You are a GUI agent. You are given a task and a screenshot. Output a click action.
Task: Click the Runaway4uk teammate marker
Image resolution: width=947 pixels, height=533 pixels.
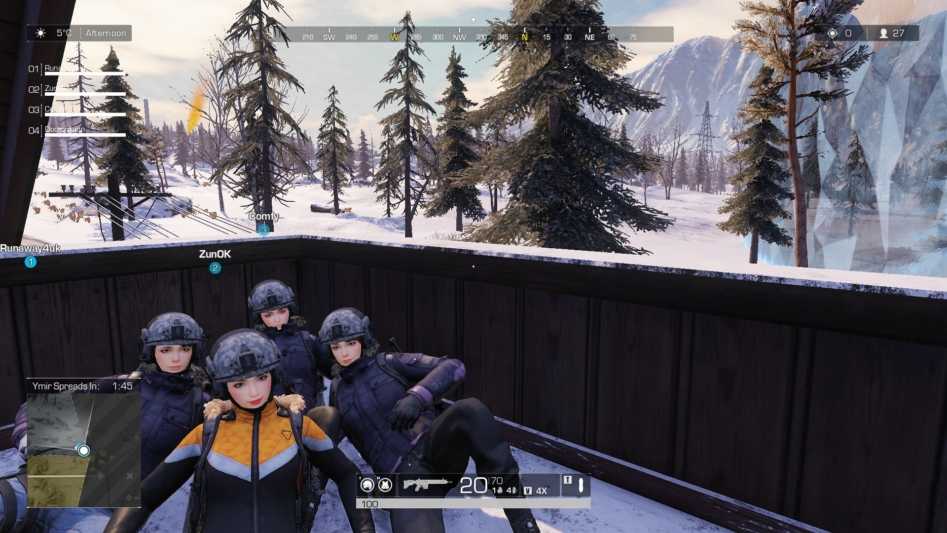31,262
